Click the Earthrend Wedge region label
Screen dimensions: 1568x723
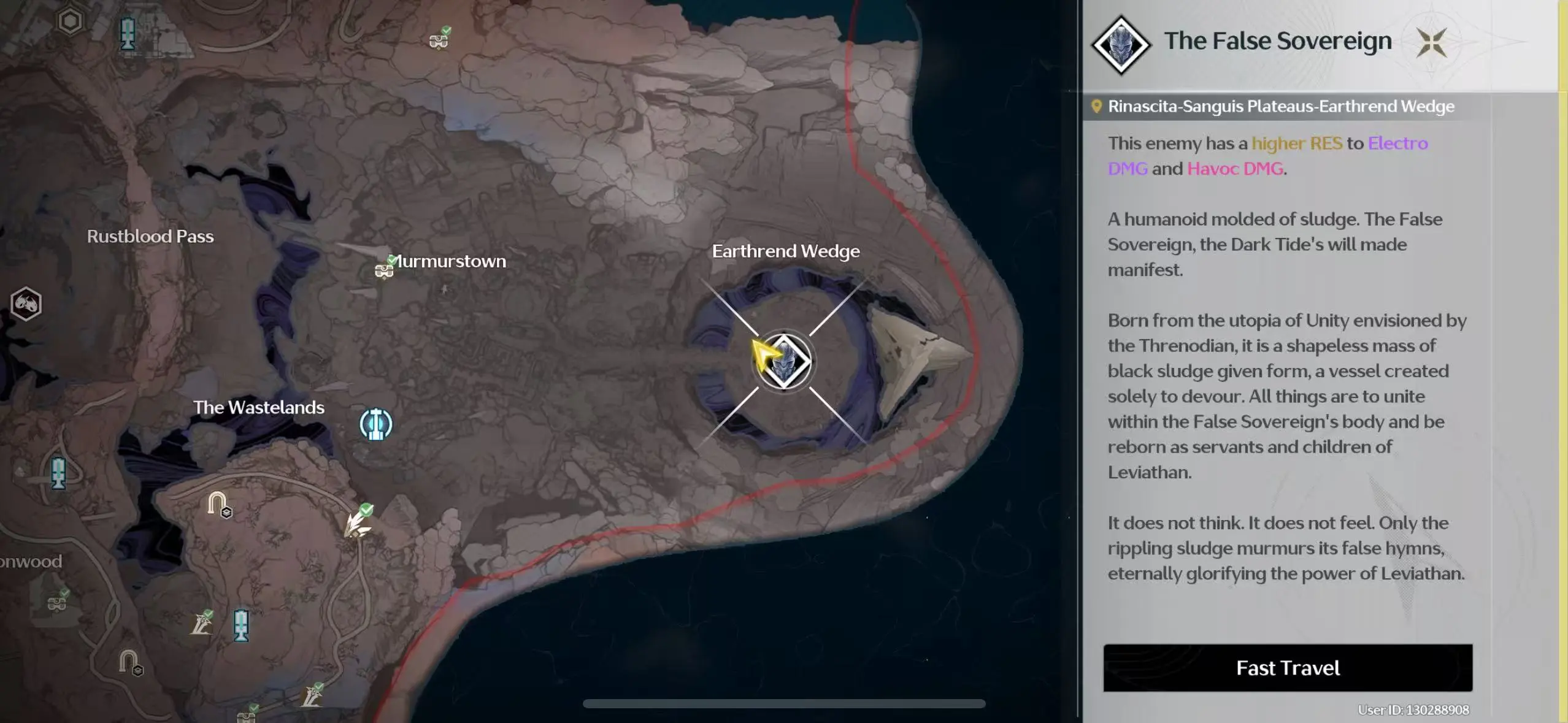pos(786,251)
